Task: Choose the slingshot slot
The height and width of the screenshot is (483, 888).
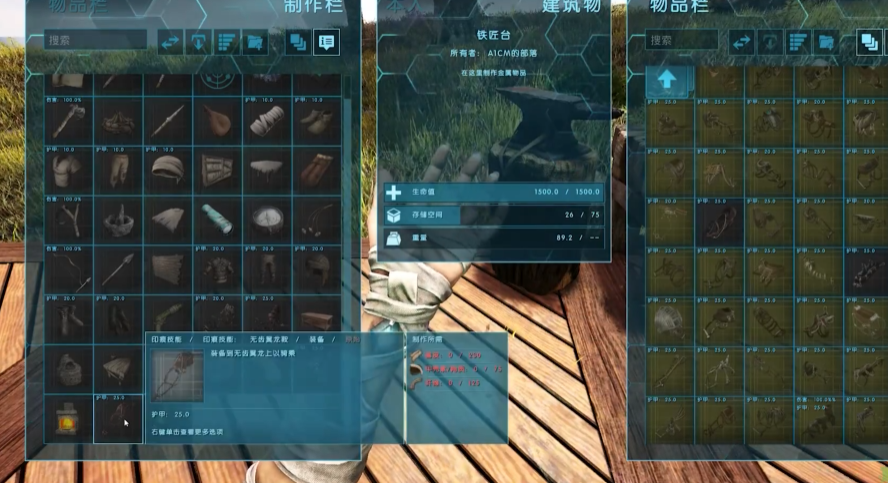Action: click(69, 218)
